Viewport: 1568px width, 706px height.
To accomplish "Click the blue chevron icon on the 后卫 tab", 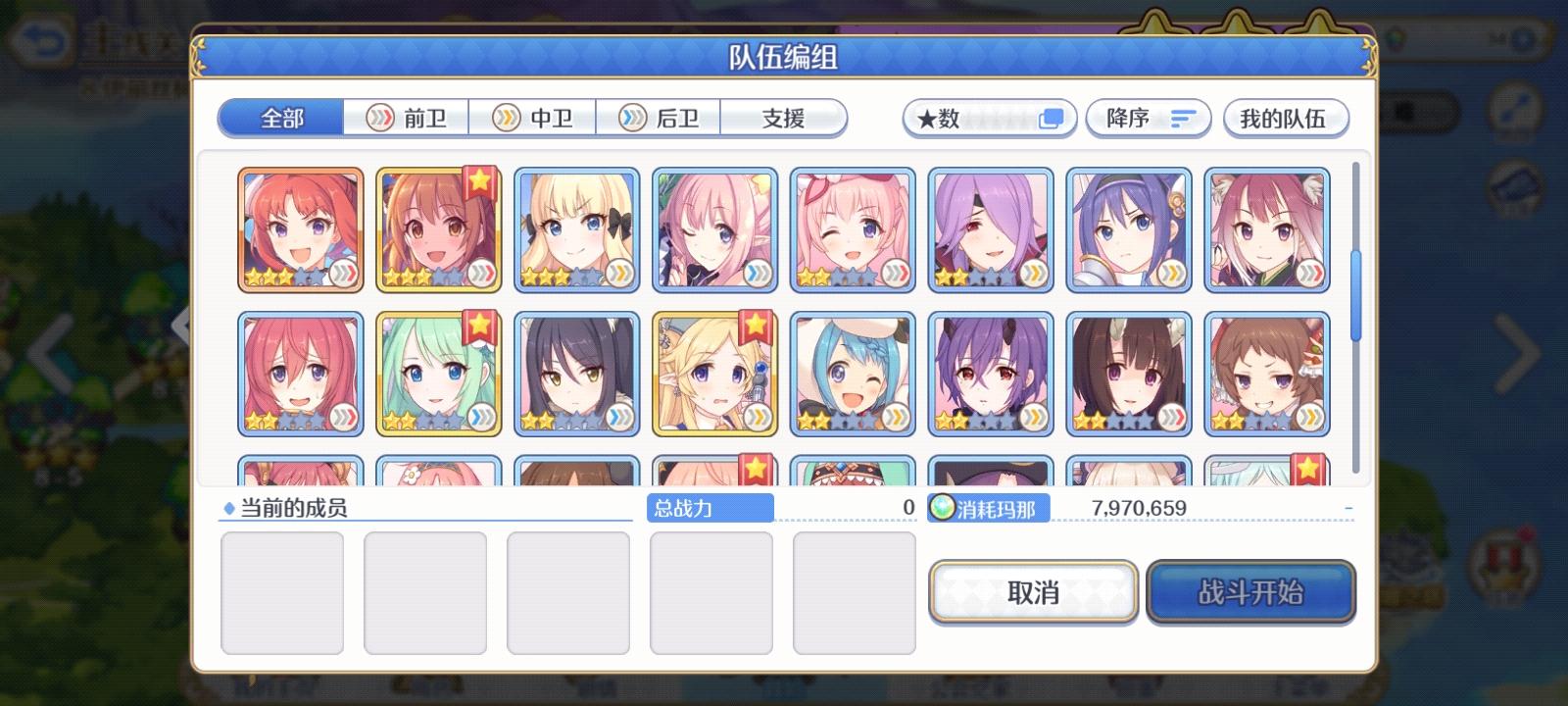I will point(630,118).
